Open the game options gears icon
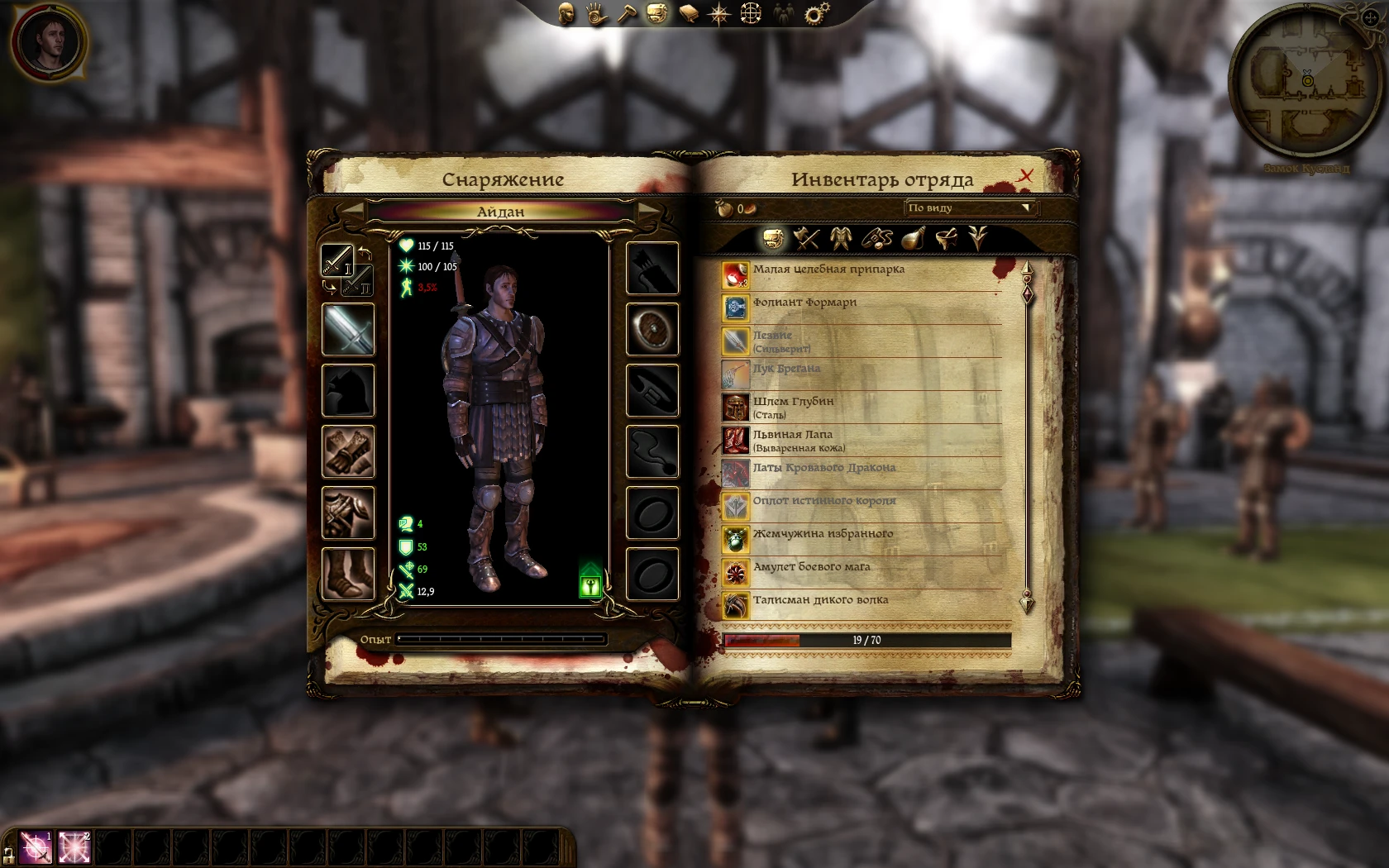Screen dimensions: 1389x868 (815, 12)
